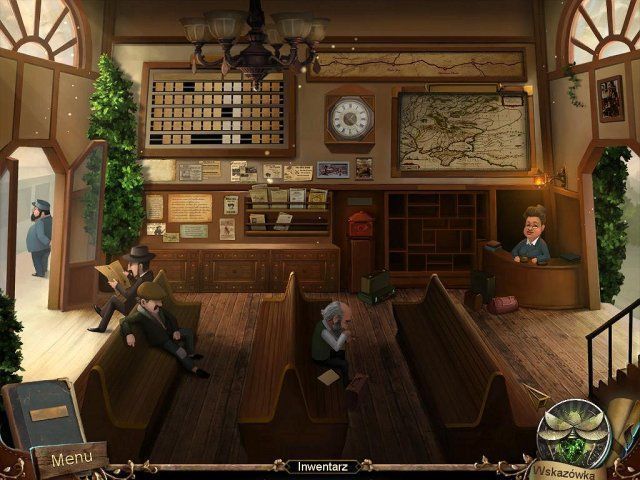This screenshot has width=640, height=480.
Task: Open the Menu button
Action: click(71, 459)
